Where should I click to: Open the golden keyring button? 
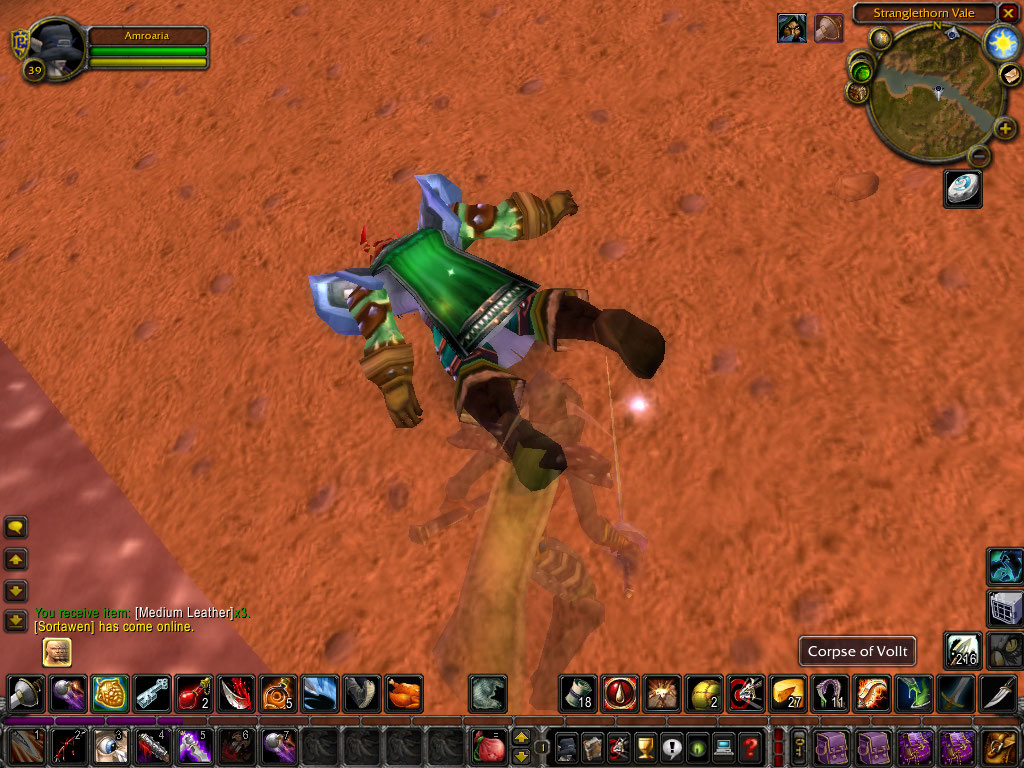coord(799,747)
